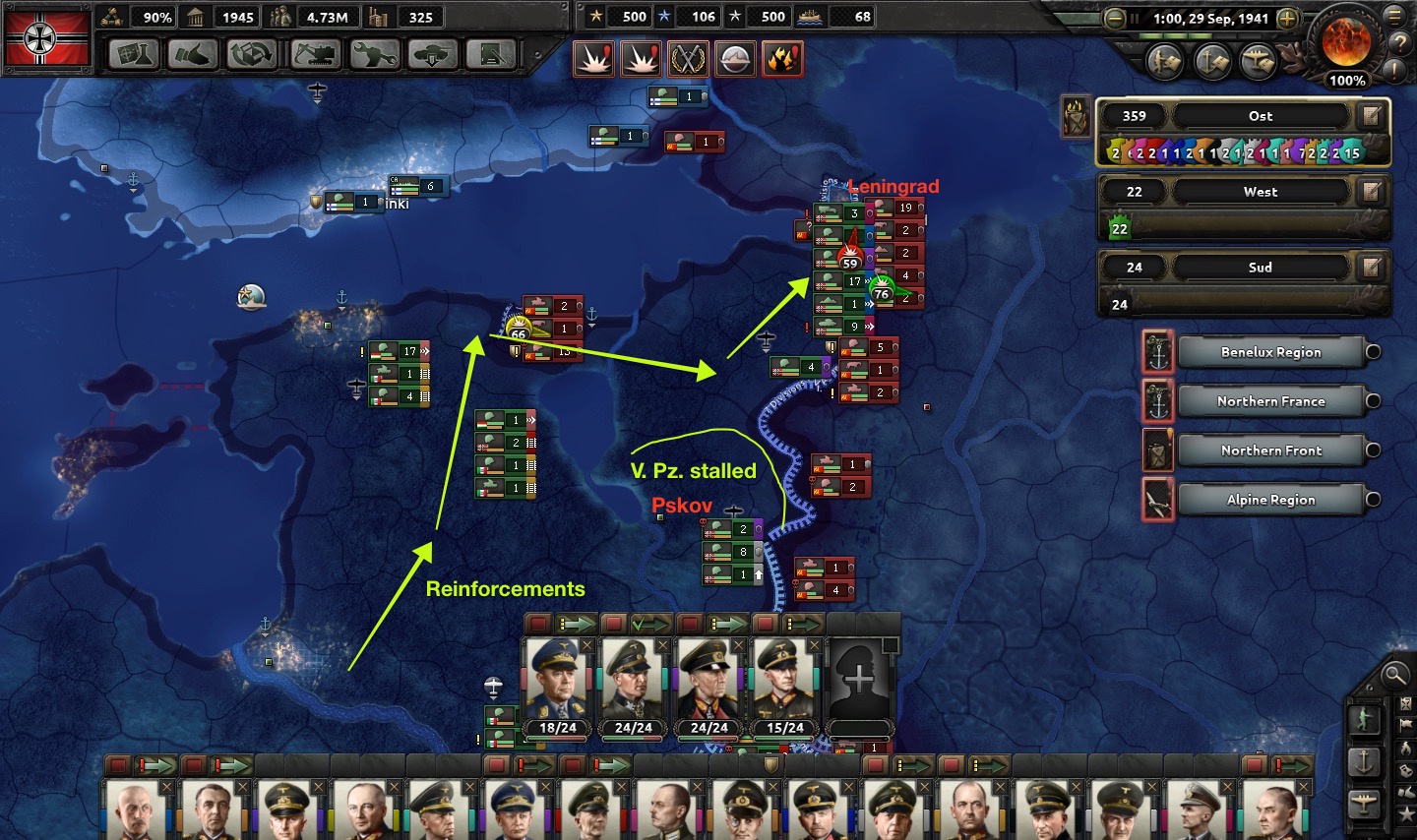This screenshot has width=1417, height=840.
Task: Open the province search magnifying glass
Action: pos(1394,674)
